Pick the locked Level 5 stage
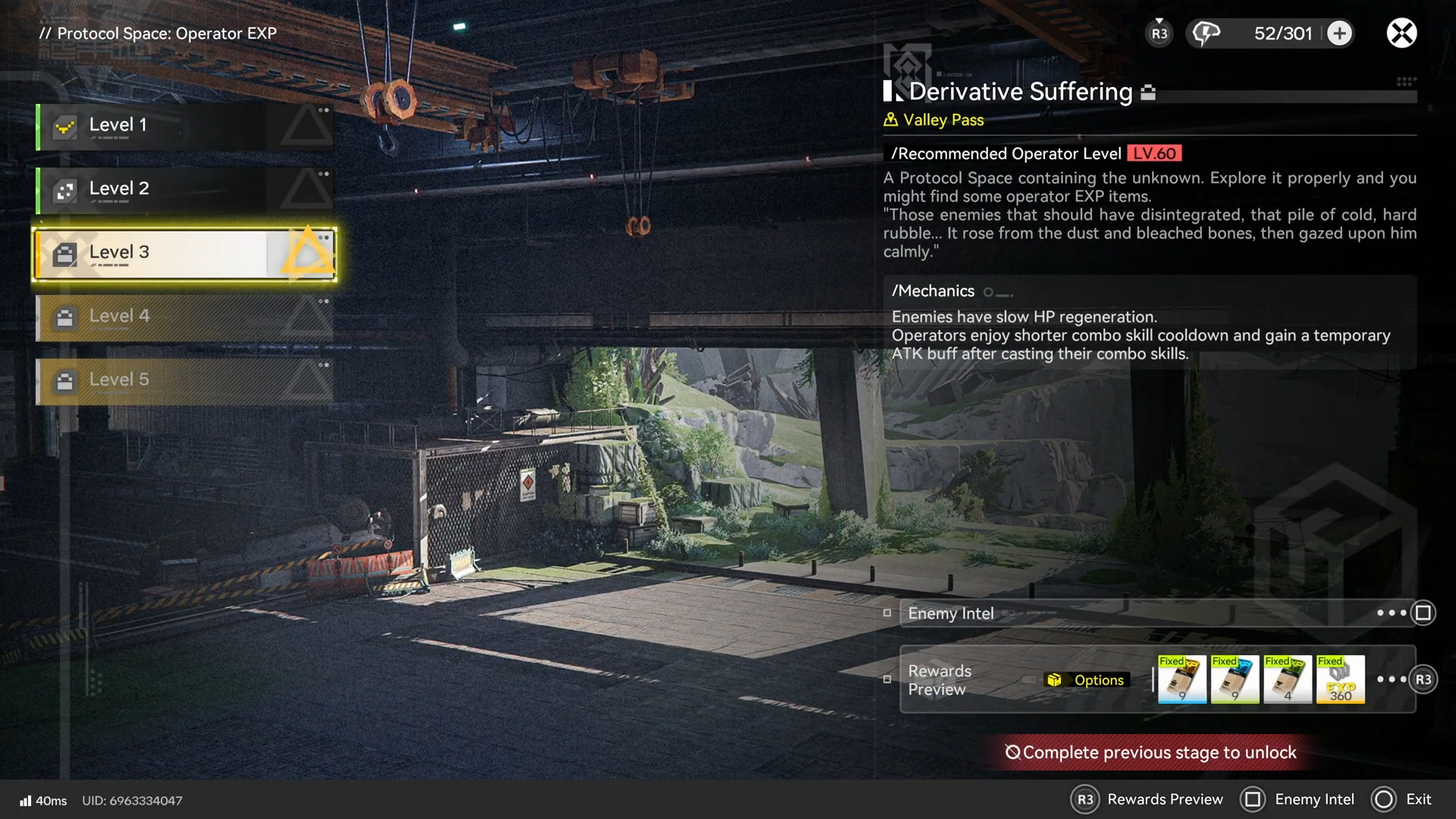The height and width of the screenshot is (819, 1456). point(184,381)
